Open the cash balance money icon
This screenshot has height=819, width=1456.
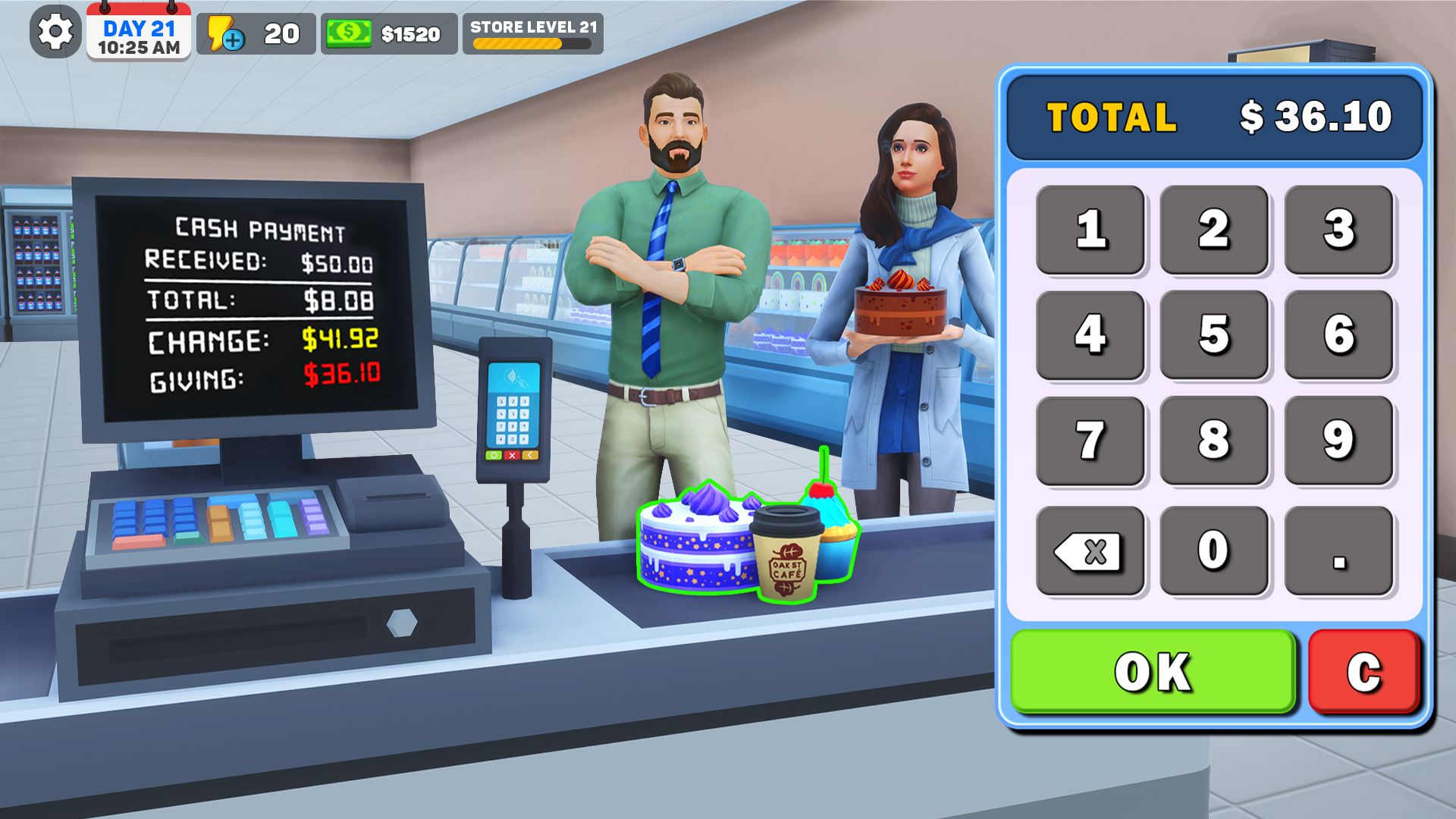[x=350, y=32]
